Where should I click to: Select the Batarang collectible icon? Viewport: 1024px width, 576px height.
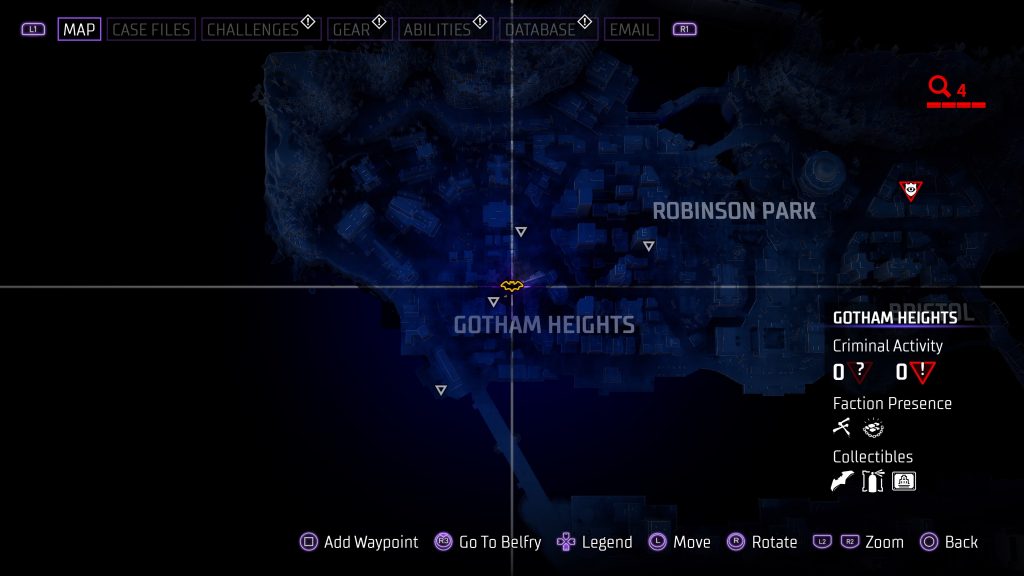[842, 482]
